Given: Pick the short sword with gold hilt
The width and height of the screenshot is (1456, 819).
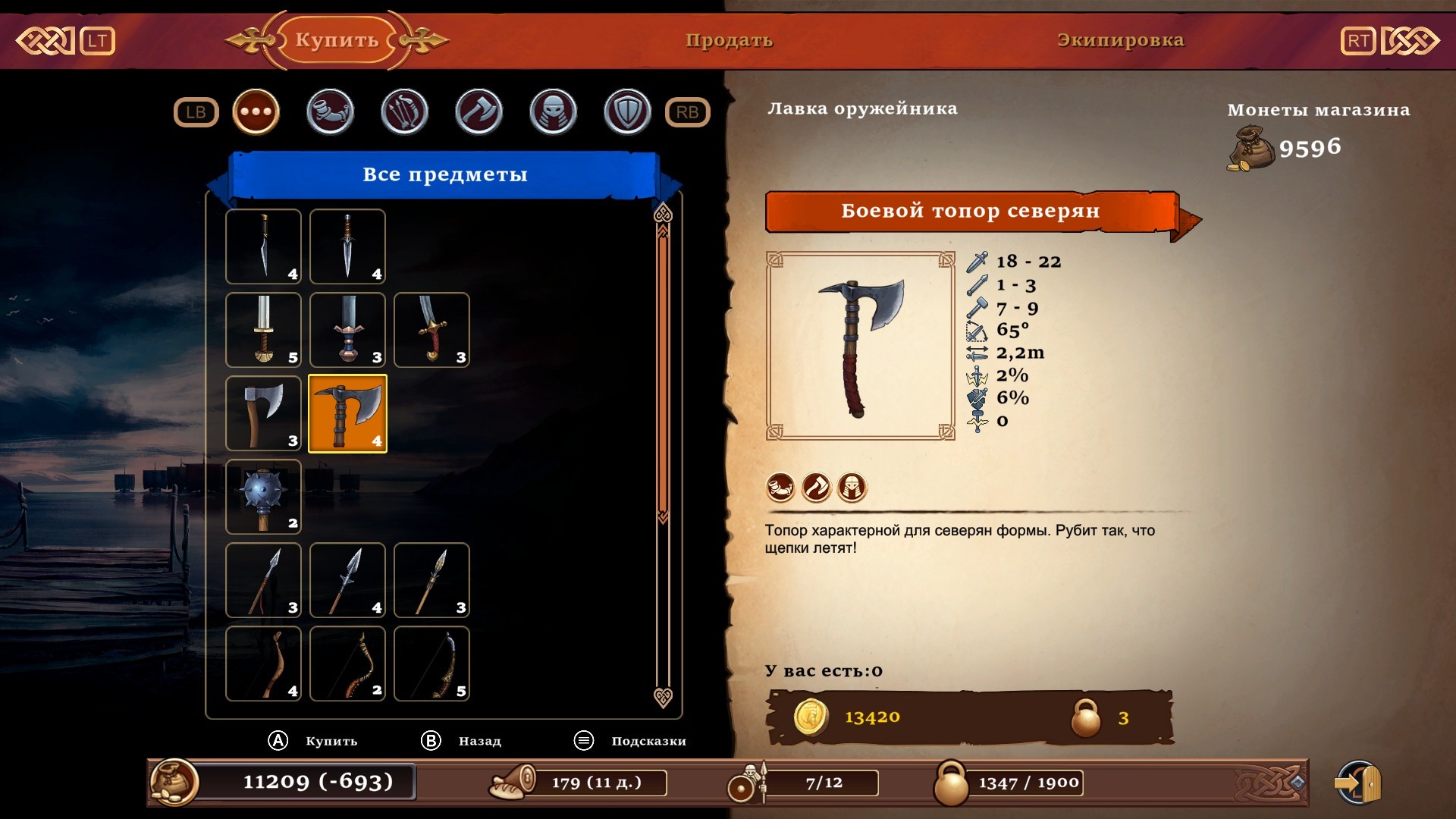Looking at the screenshot, I should tap(263, 330).
